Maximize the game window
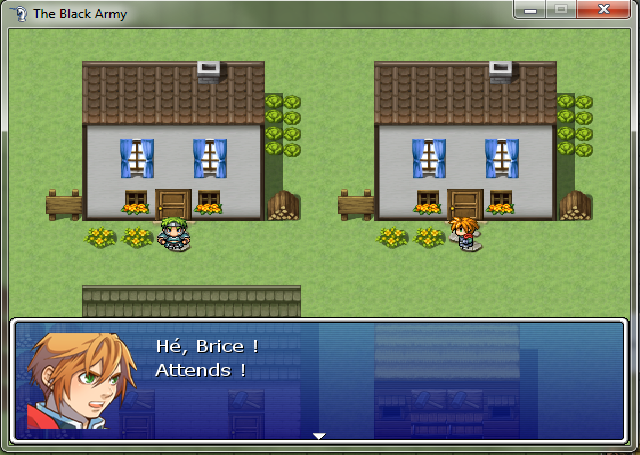640x455 pixels. [x=561, y=9]
